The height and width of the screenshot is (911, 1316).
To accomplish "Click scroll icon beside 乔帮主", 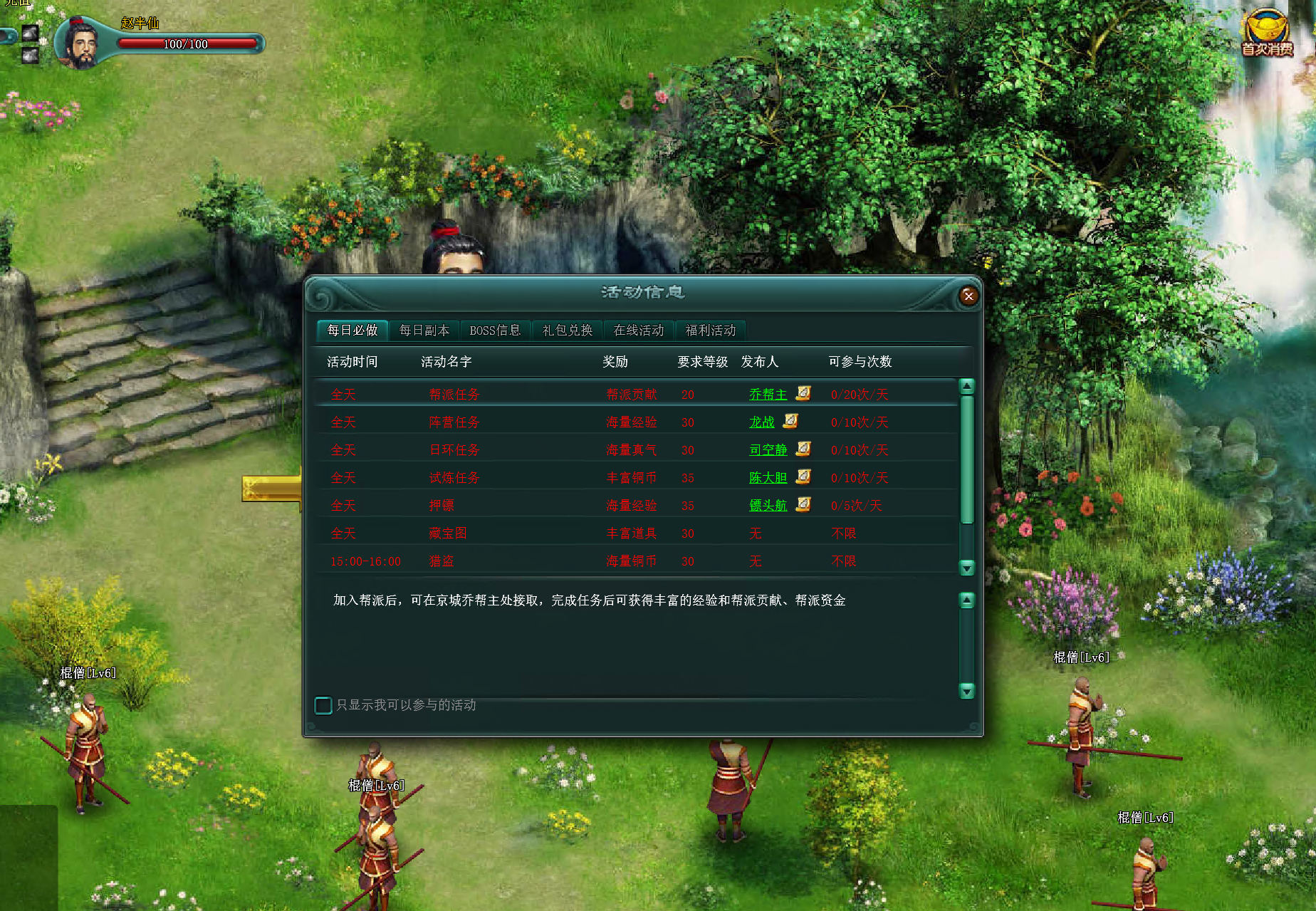I will 803,393.
